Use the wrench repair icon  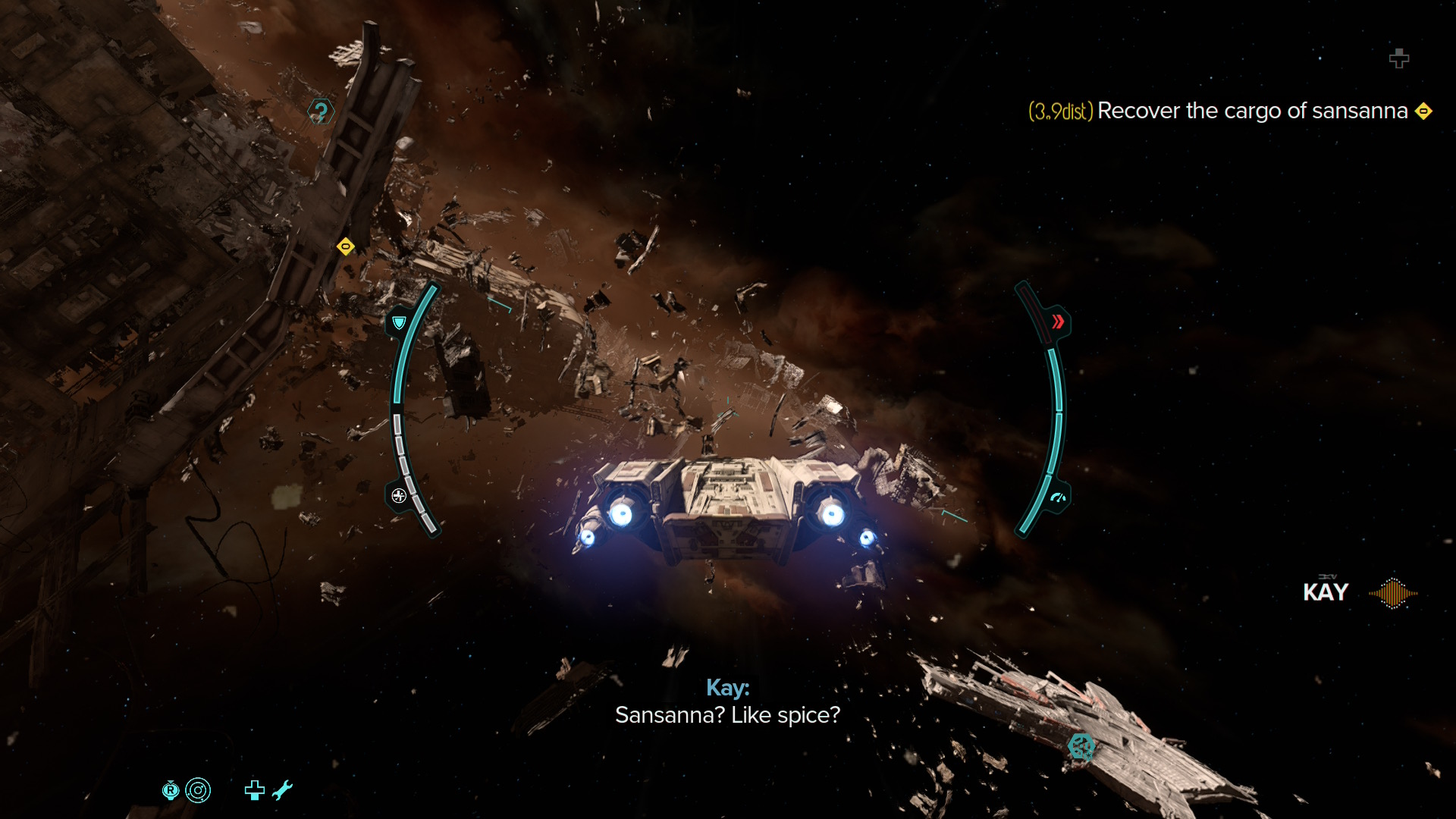coord(282,790)
